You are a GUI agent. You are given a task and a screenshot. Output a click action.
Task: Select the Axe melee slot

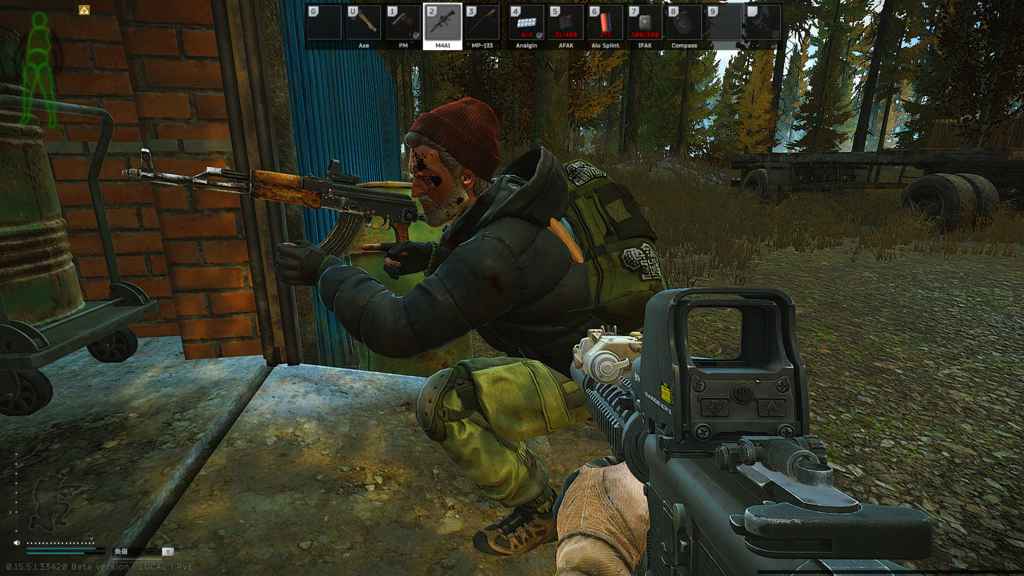point(364,24)
